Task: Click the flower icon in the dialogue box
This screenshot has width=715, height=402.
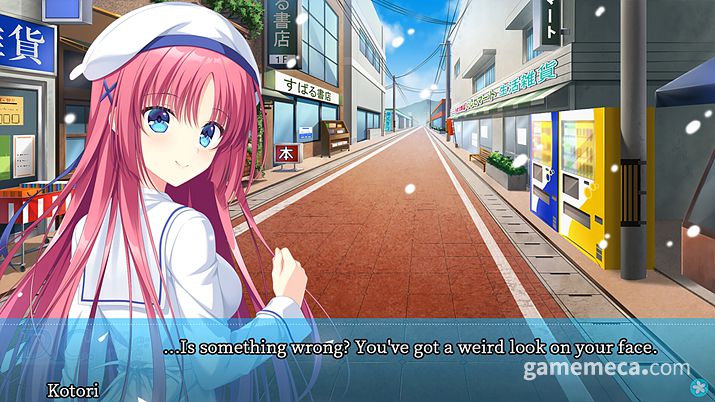Action: [x=698, y=389]
